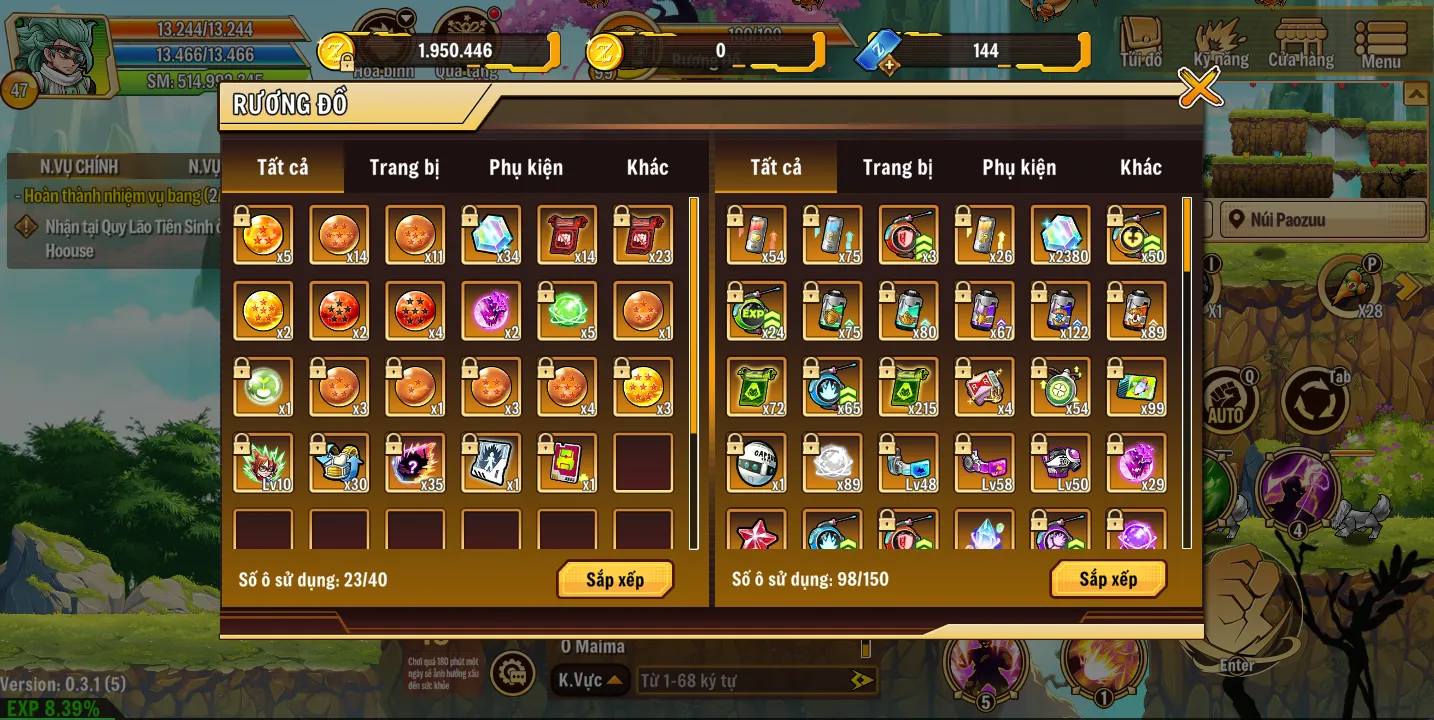Screen dimensions: 1434x720
Task: Switch to the Phụ kiện tab
Action: 526,167
